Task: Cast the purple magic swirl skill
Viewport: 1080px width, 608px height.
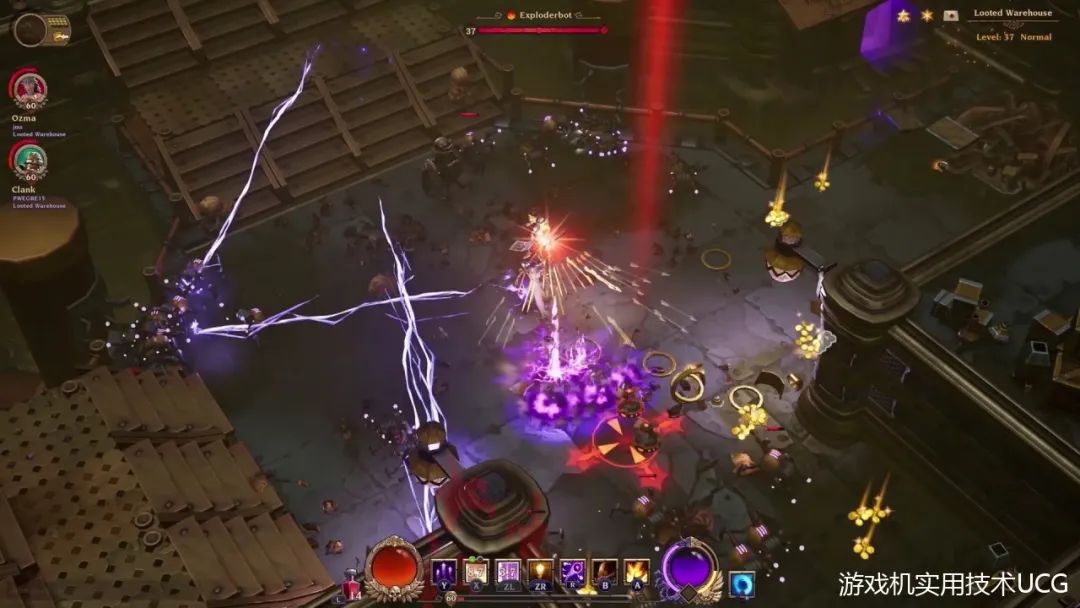Action: pos(573,573)
